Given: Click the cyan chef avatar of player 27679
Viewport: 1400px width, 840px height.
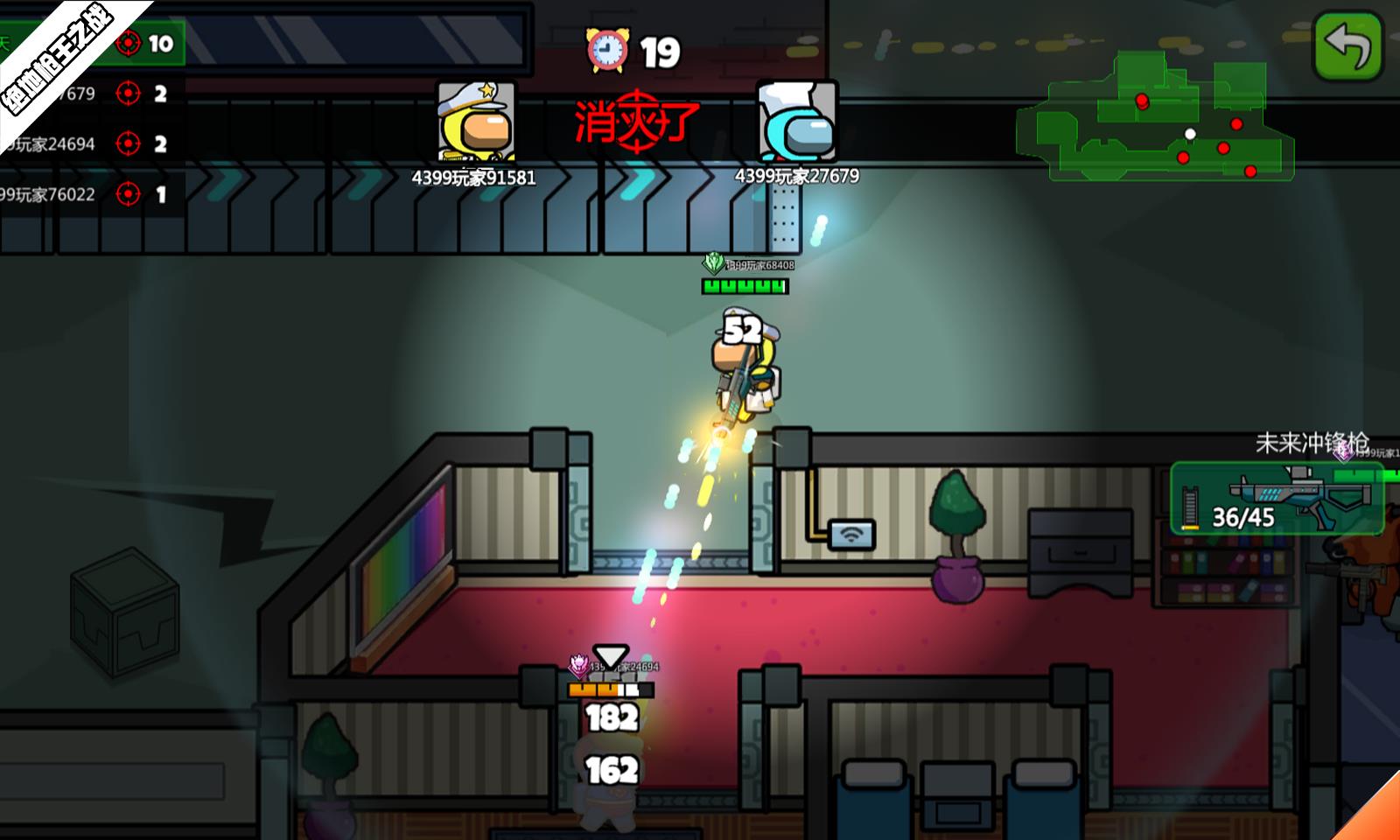Looking at the screenshot, I should [797, 121].
